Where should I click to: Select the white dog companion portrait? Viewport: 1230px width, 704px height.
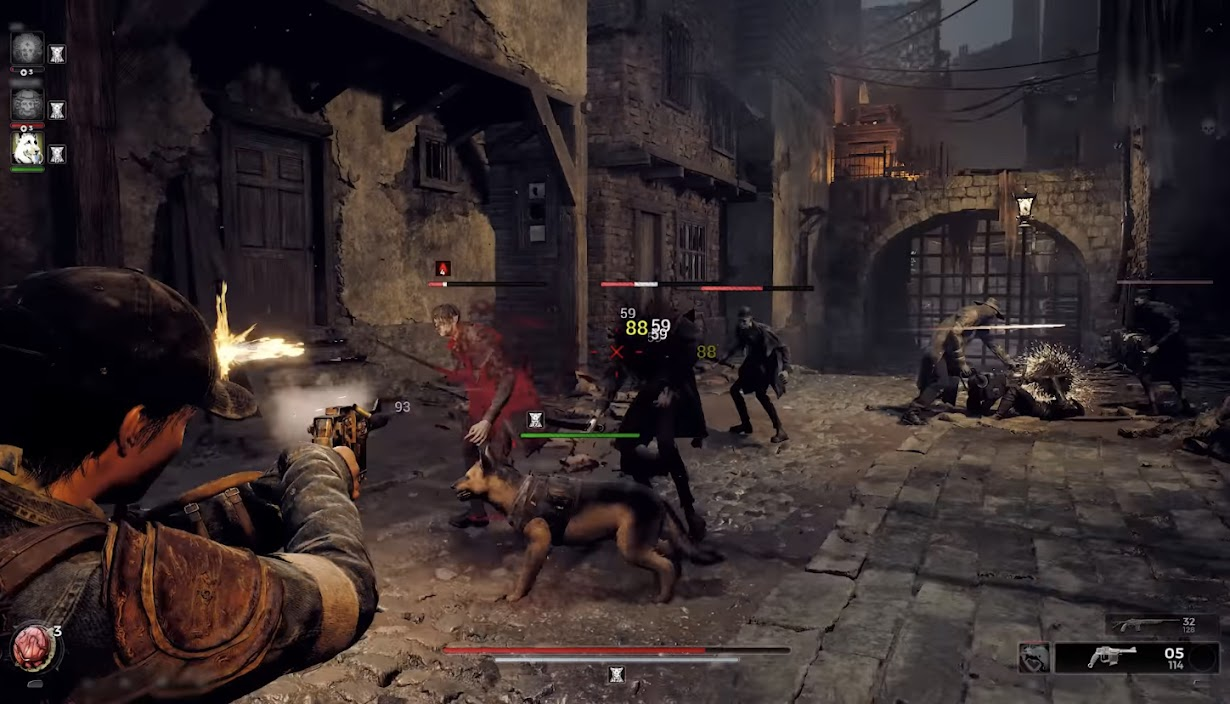27,149
